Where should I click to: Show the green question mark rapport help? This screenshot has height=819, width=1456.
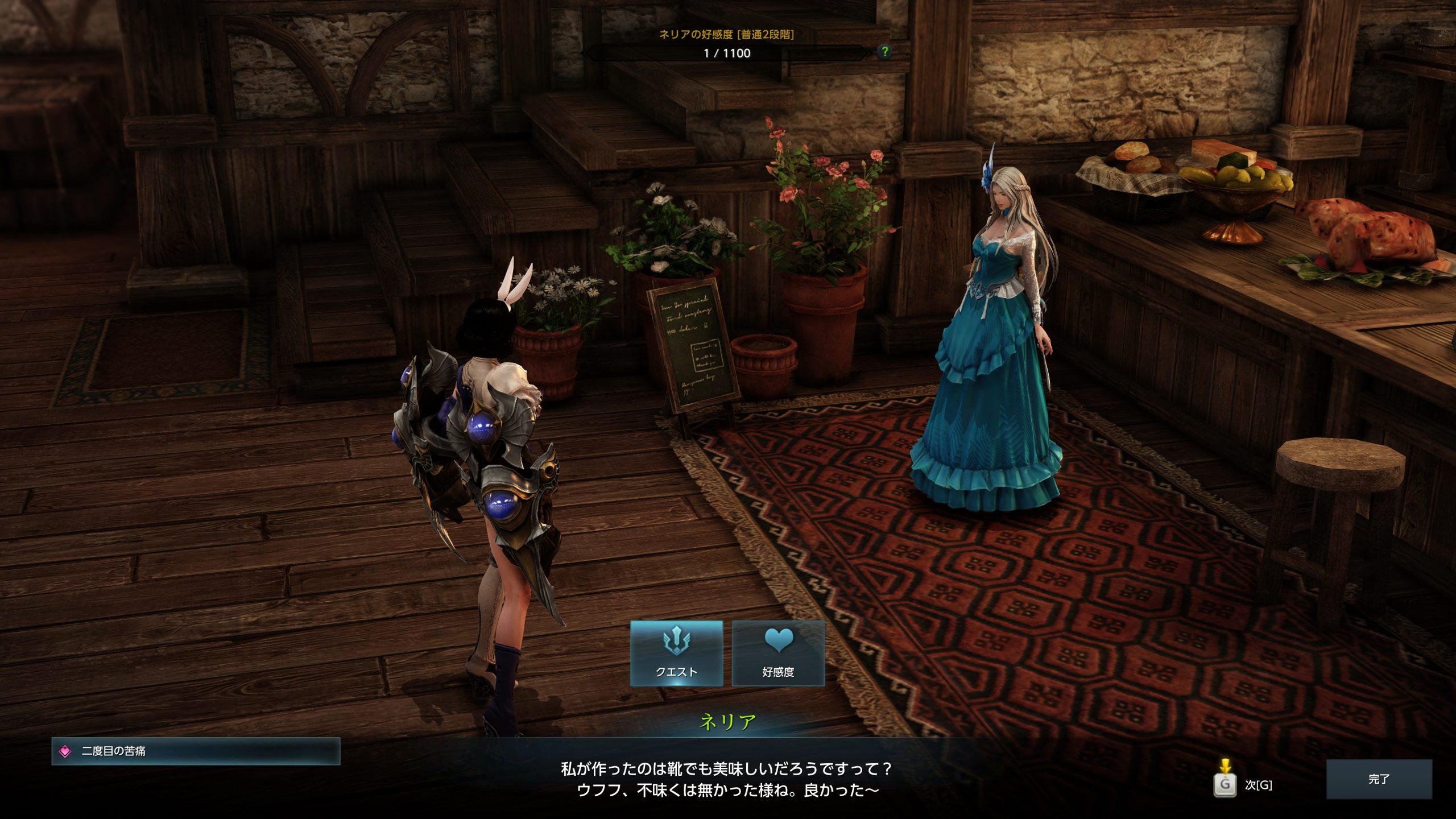coord(884,52)
